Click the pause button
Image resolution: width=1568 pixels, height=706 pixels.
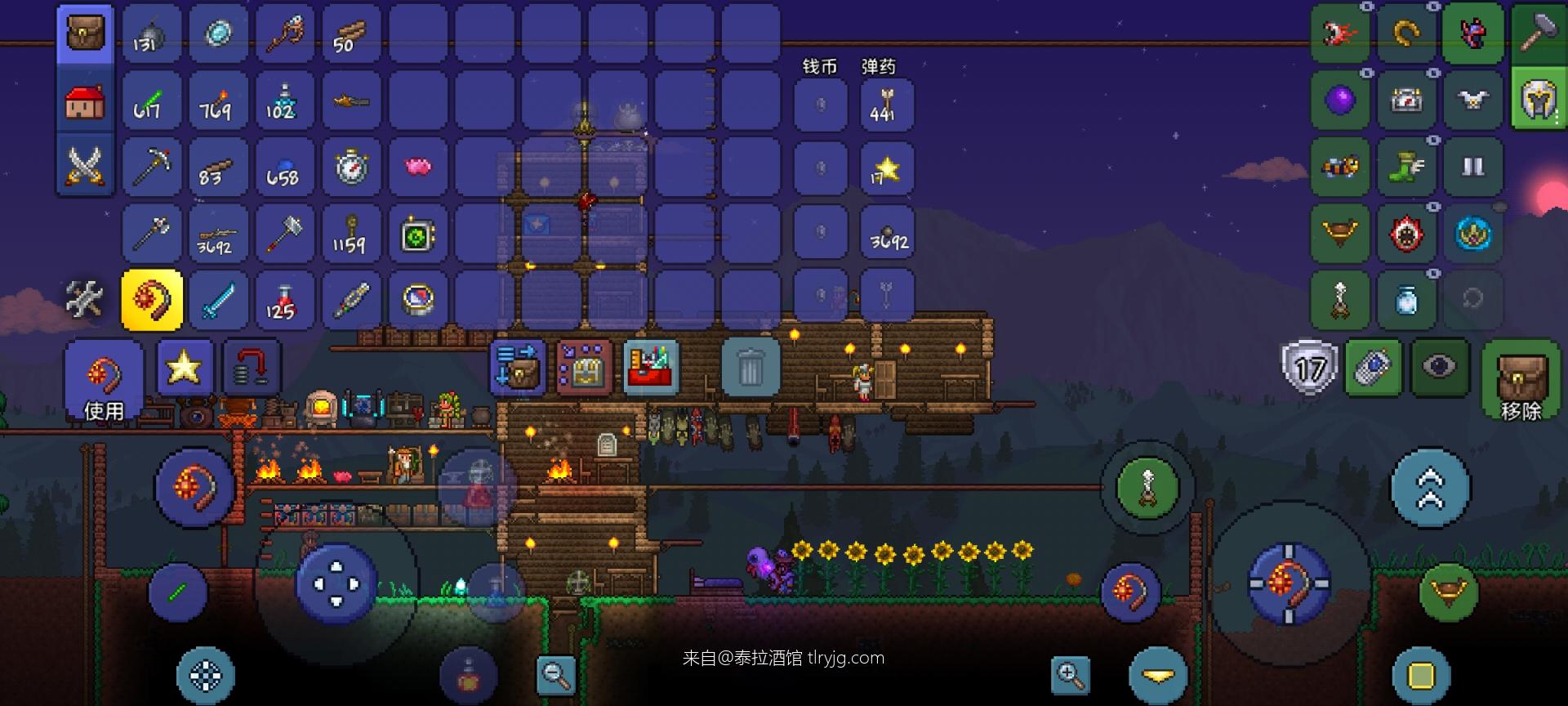(x=1472, y=168)
